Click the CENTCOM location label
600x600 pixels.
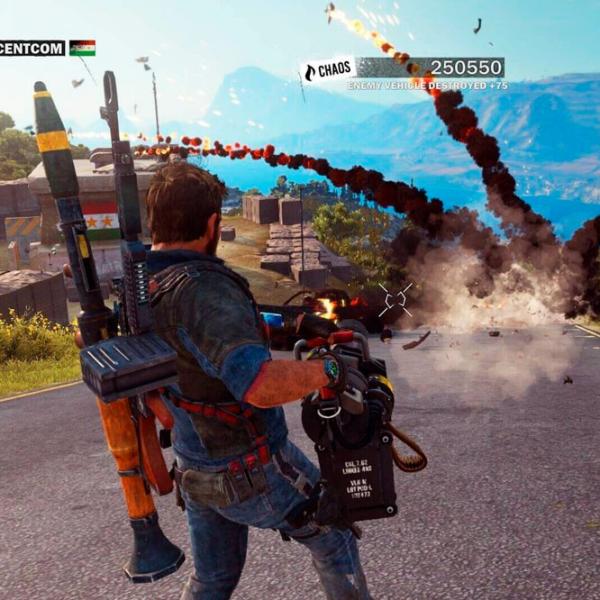[x=31, y=47]
